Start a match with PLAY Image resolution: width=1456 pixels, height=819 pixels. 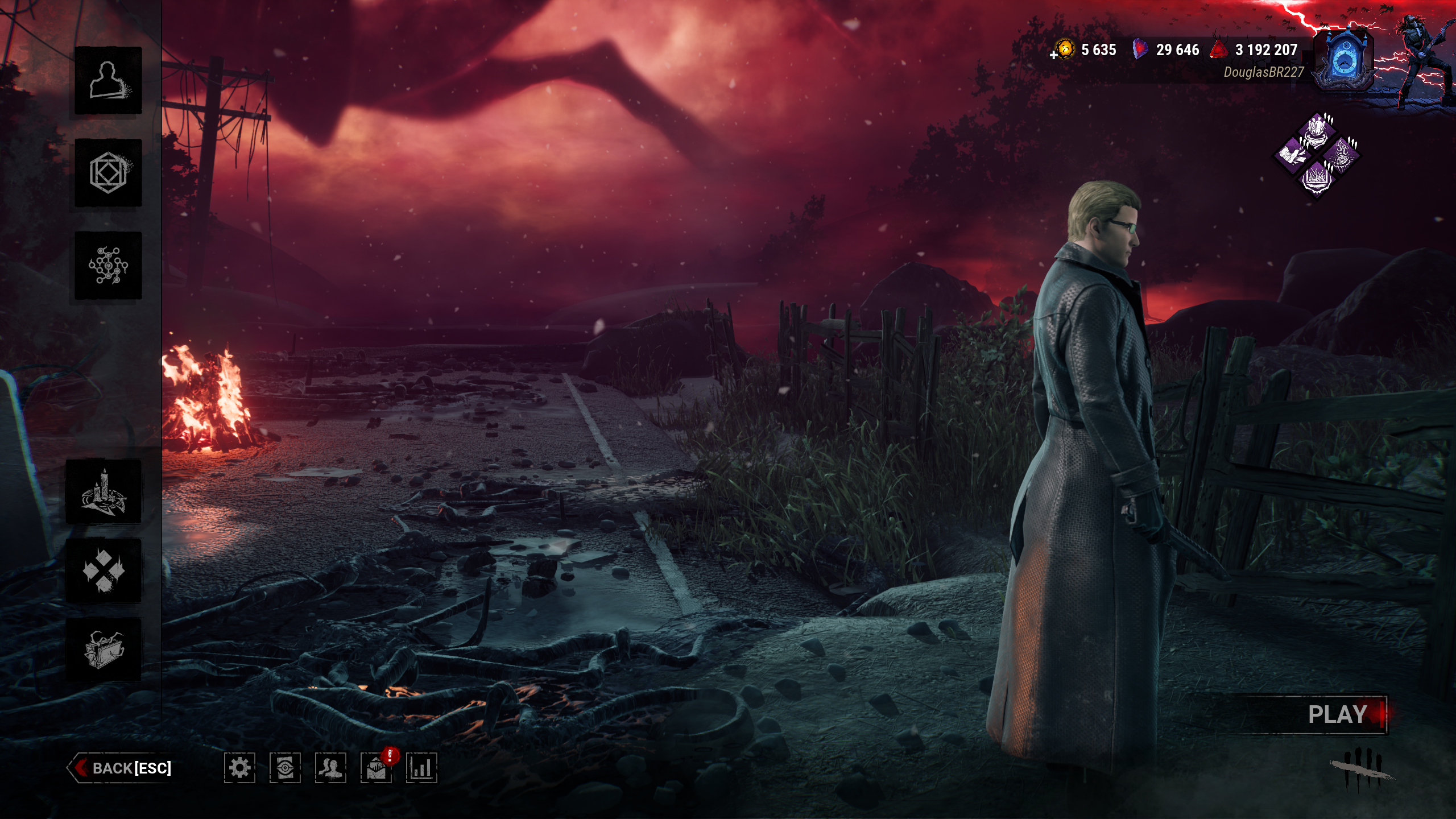pyautogui.click(x=1338, y=714)
